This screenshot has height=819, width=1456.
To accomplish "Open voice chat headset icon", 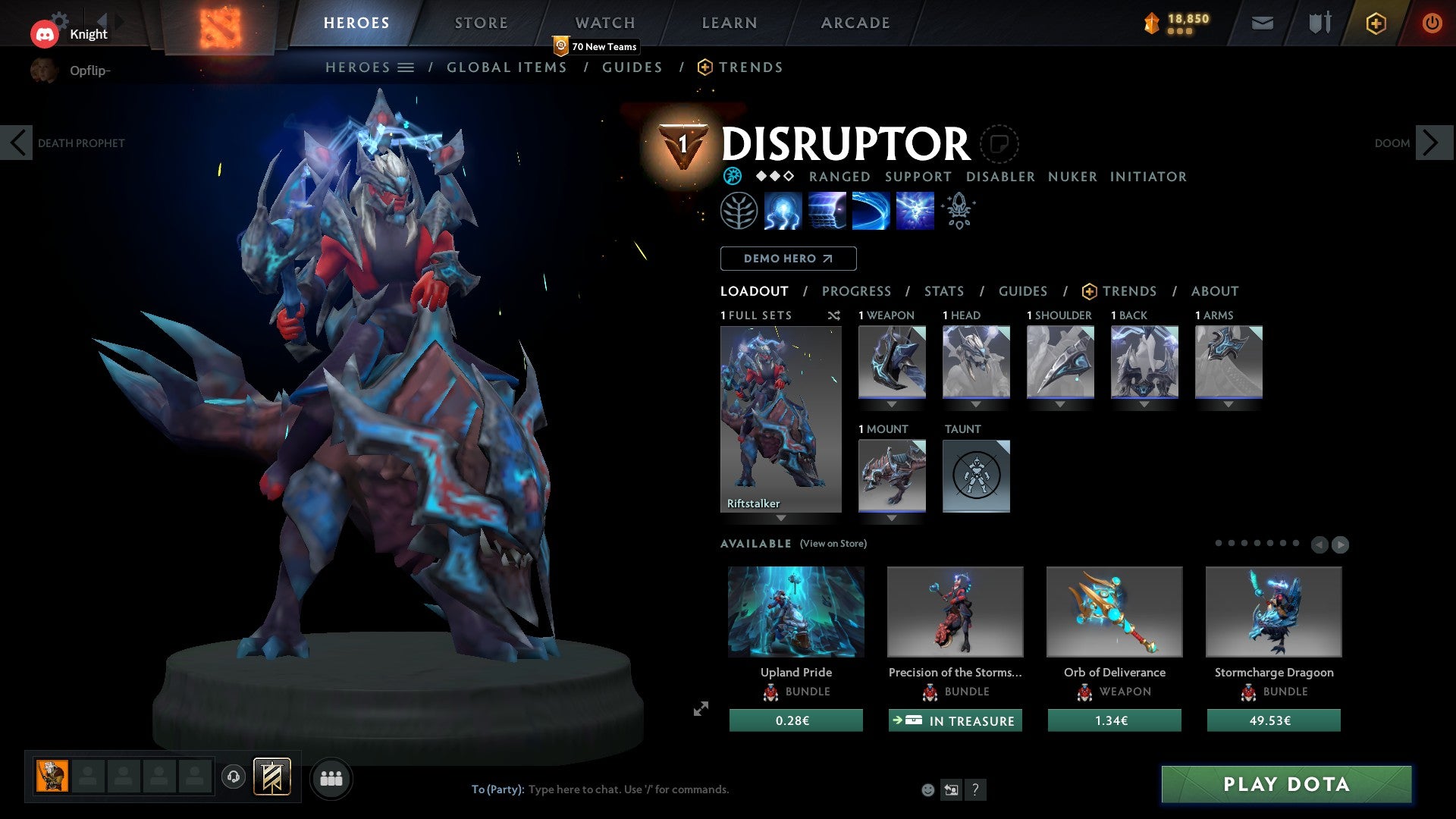I will tap(234, 777).
